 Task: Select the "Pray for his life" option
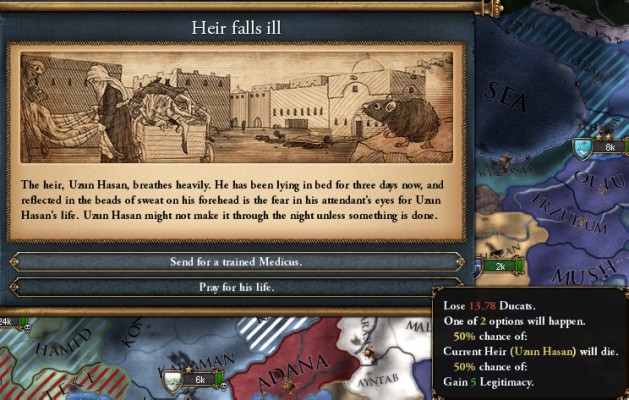236,287
